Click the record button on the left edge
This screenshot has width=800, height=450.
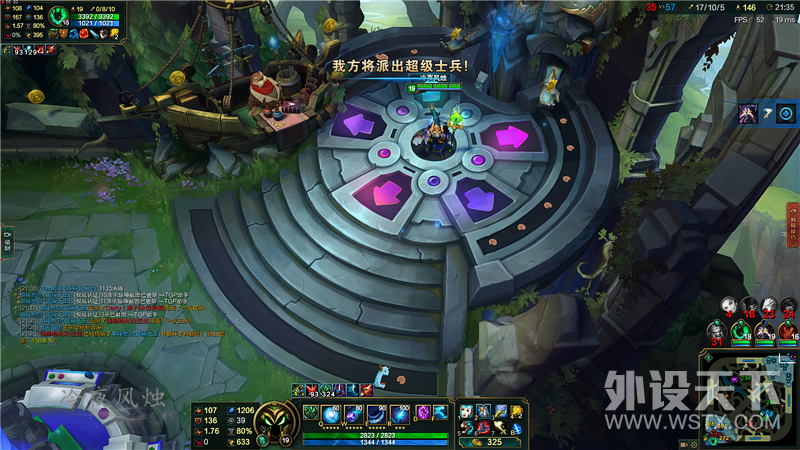click(x=6, y=240)
